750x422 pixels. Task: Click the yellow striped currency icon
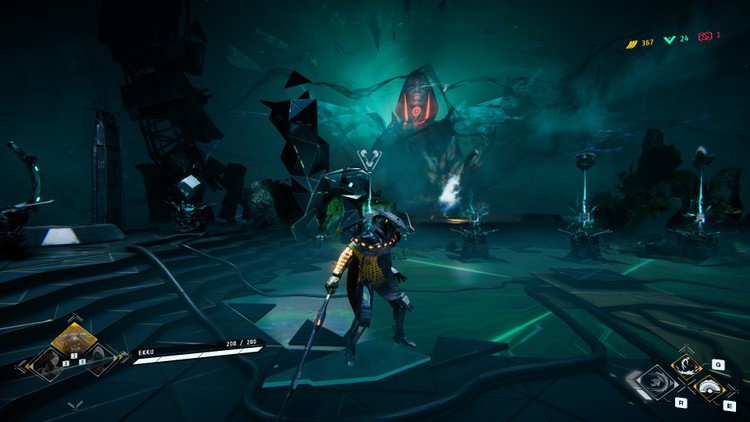coord(632,44)
